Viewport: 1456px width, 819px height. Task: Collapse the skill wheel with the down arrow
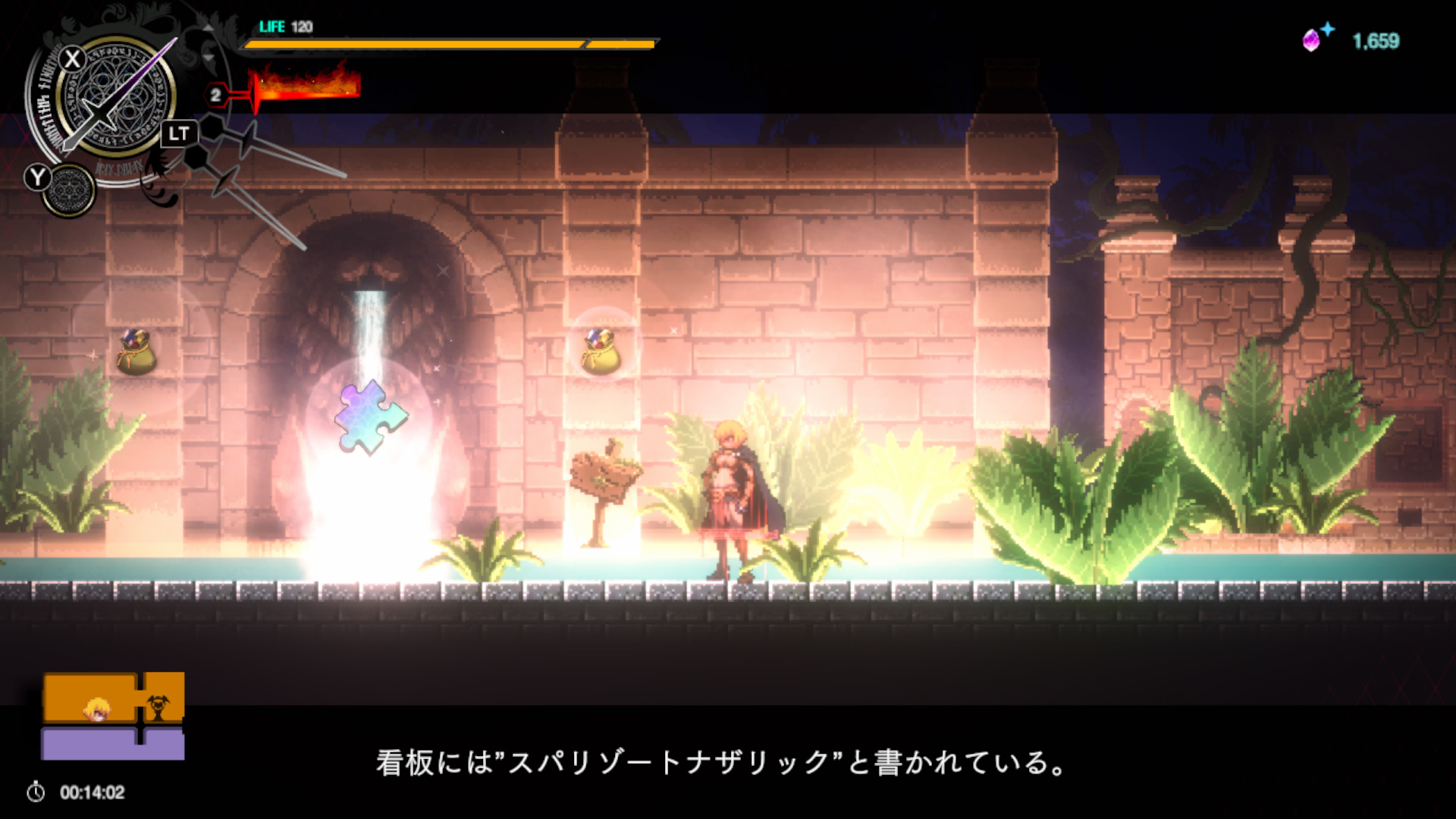207,56
